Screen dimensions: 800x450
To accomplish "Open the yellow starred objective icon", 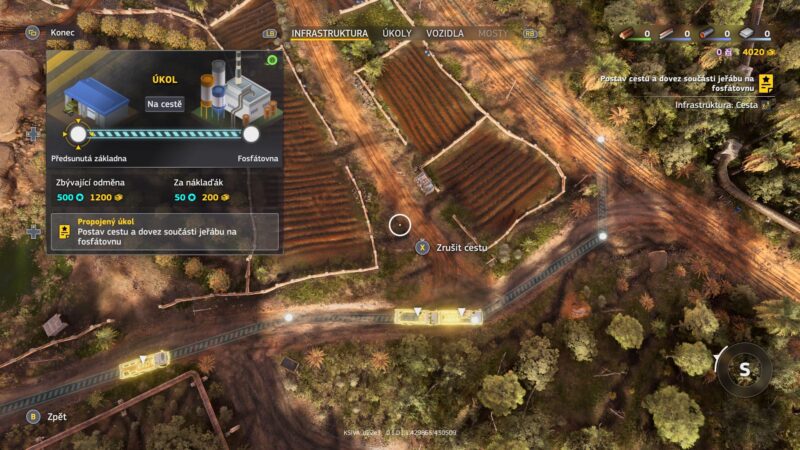I will click(766, 82).
